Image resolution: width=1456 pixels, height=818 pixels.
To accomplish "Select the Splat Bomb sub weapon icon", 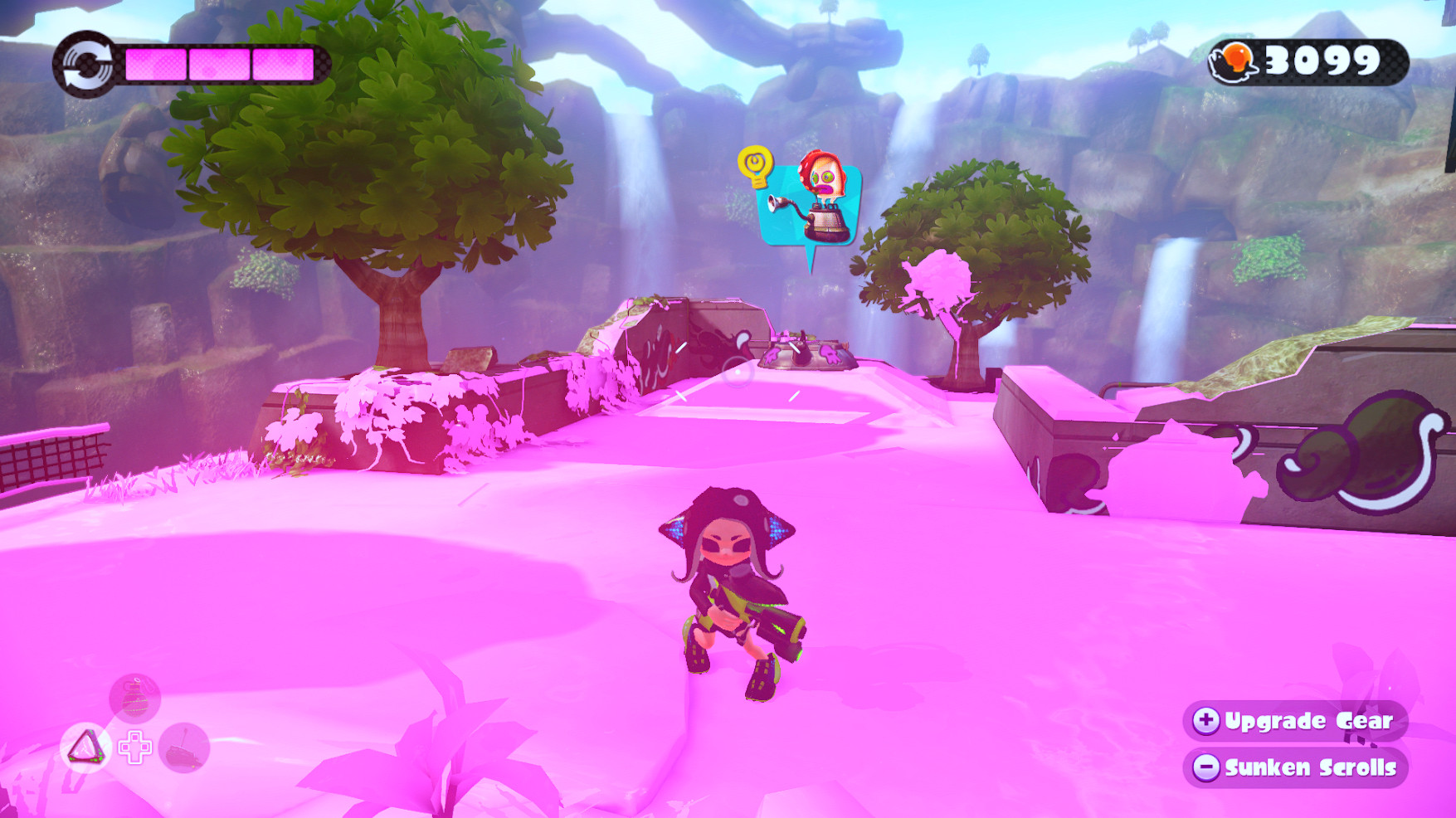I will [x=134, y=699].
